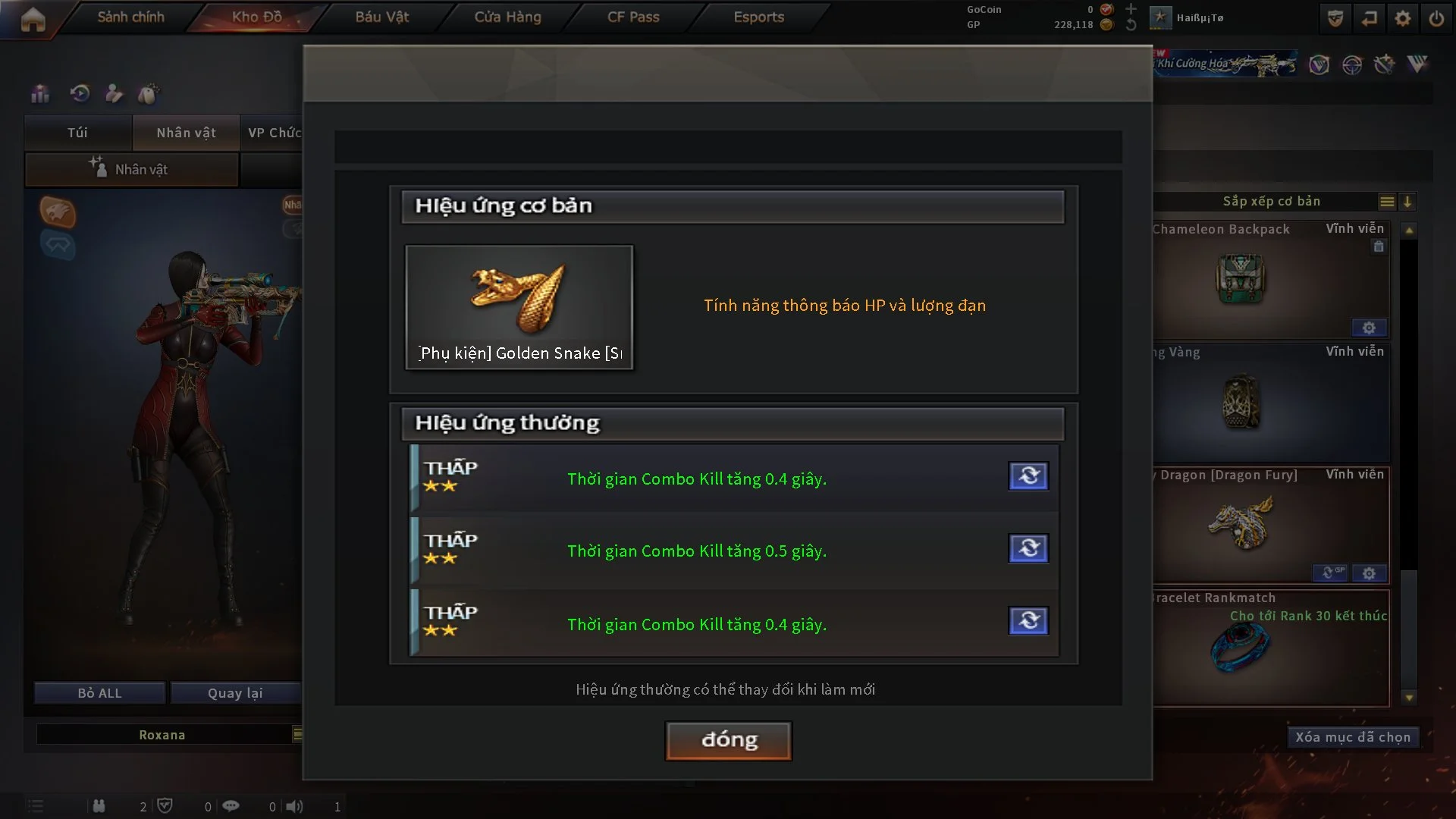The width and height of the screenshot is (1456, 819).
Task: Go to the CF Pass tab
Action: pos(633,17)
